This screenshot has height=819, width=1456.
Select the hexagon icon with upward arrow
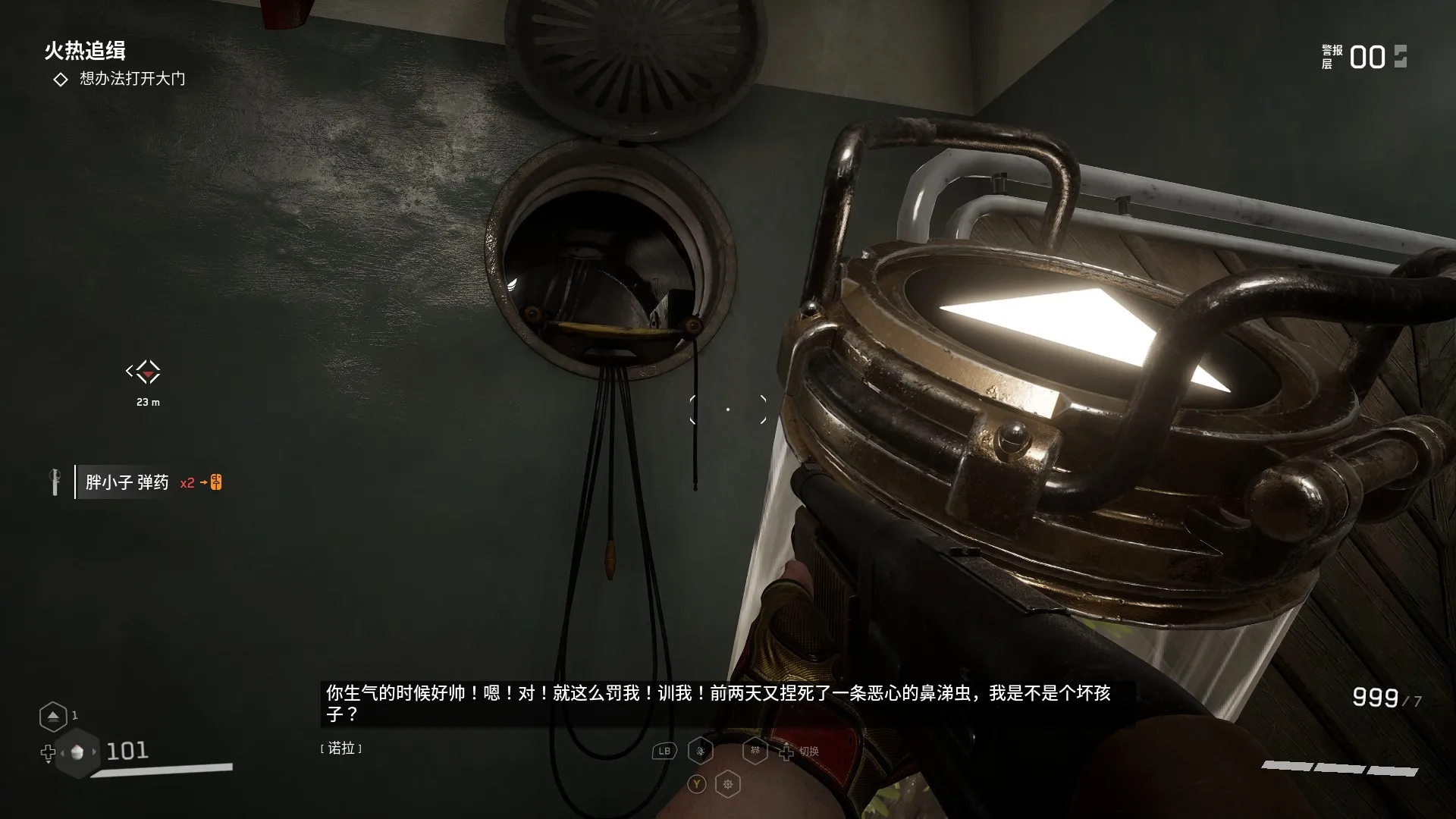coord(52,716)
